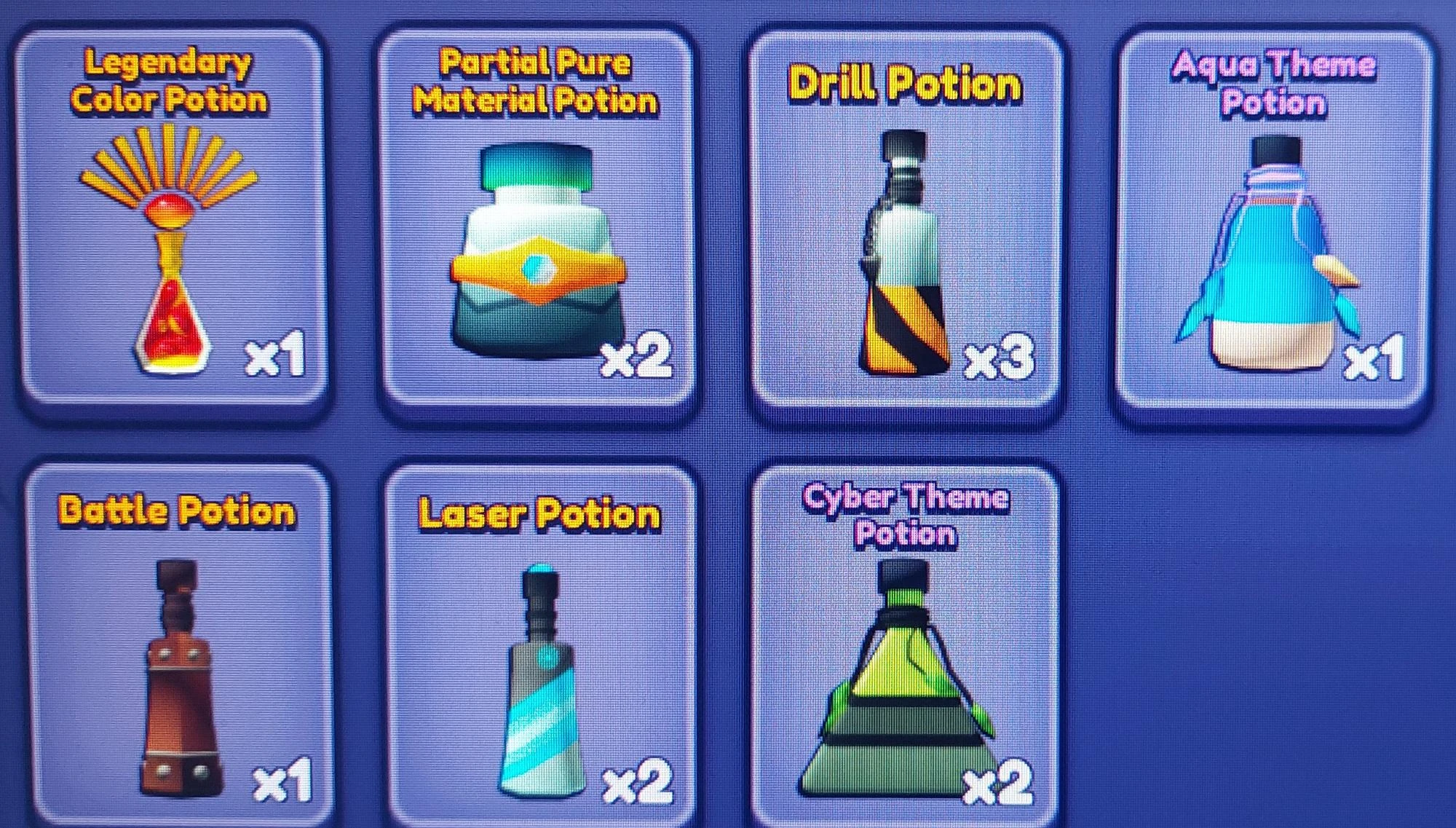The width and height of the screenshot is (1456, 828).
Task: Open the Drill Potion item card
Action: (903, 218)
